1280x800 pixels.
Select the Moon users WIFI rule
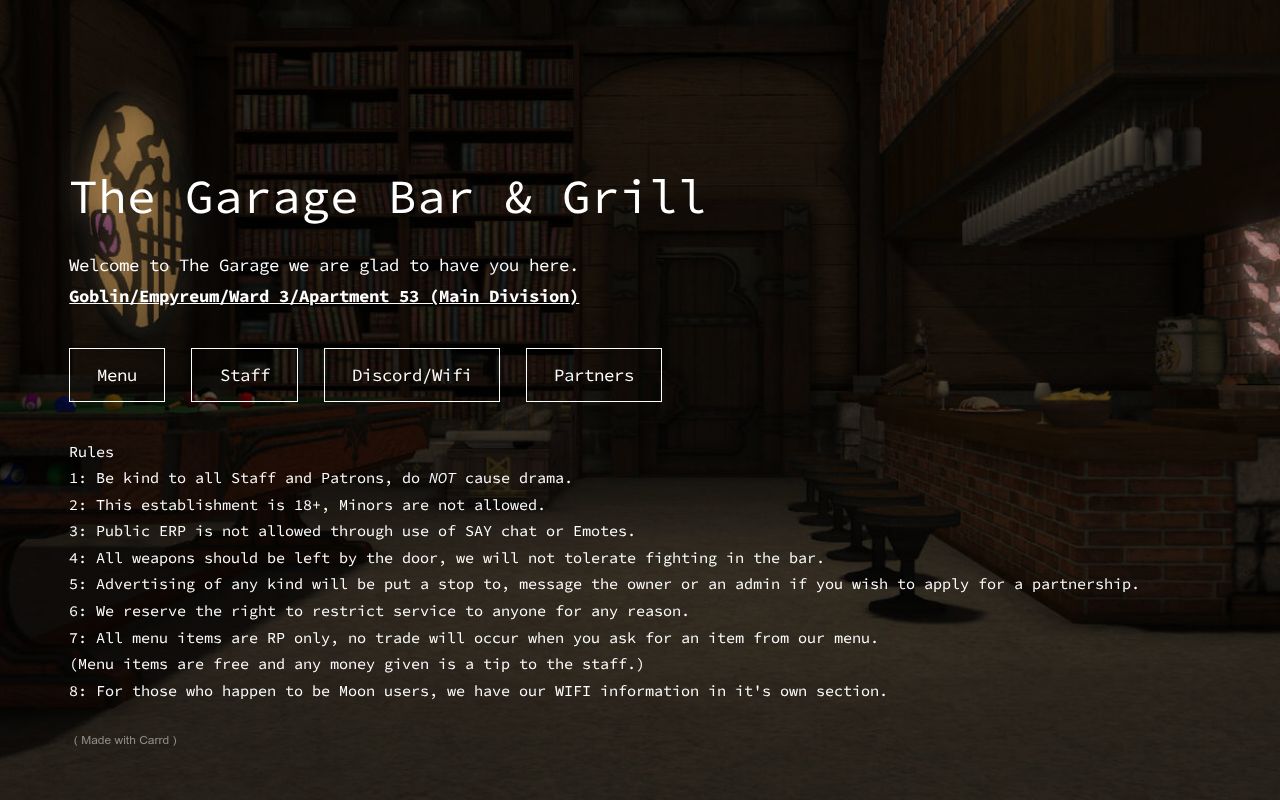477,691
